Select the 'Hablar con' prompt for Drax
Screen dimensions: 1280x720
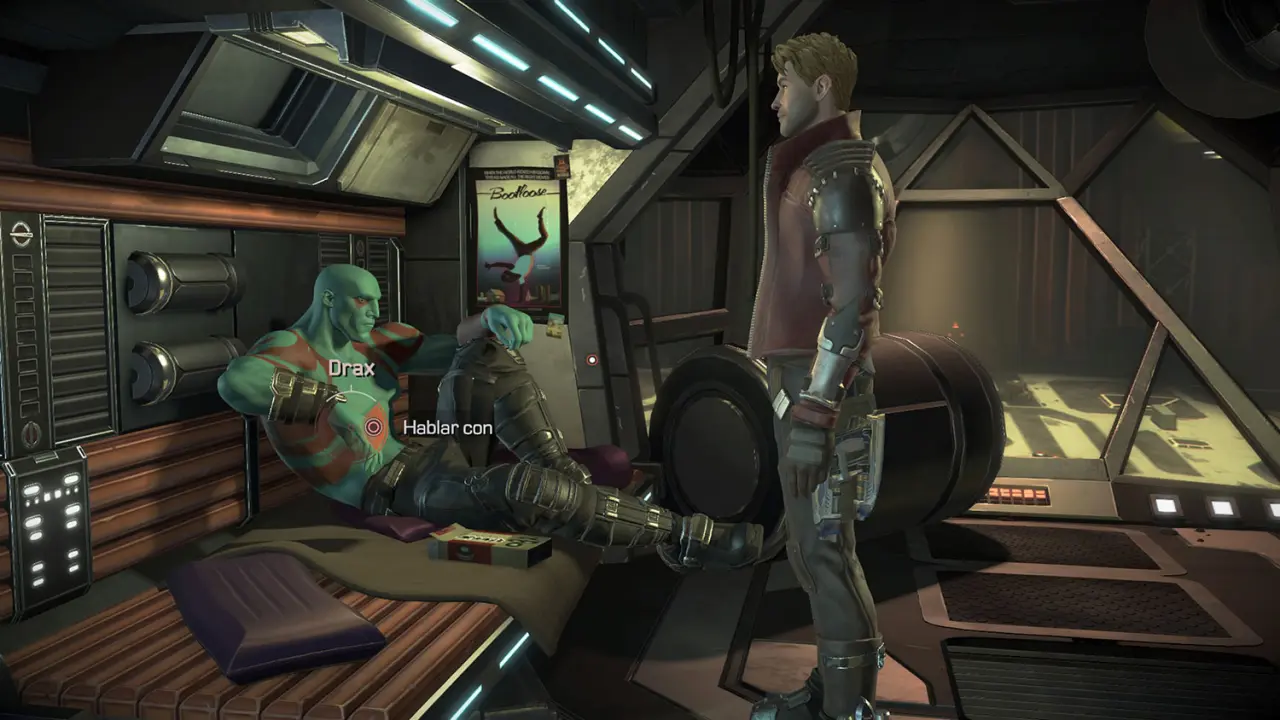click(447, 427)
